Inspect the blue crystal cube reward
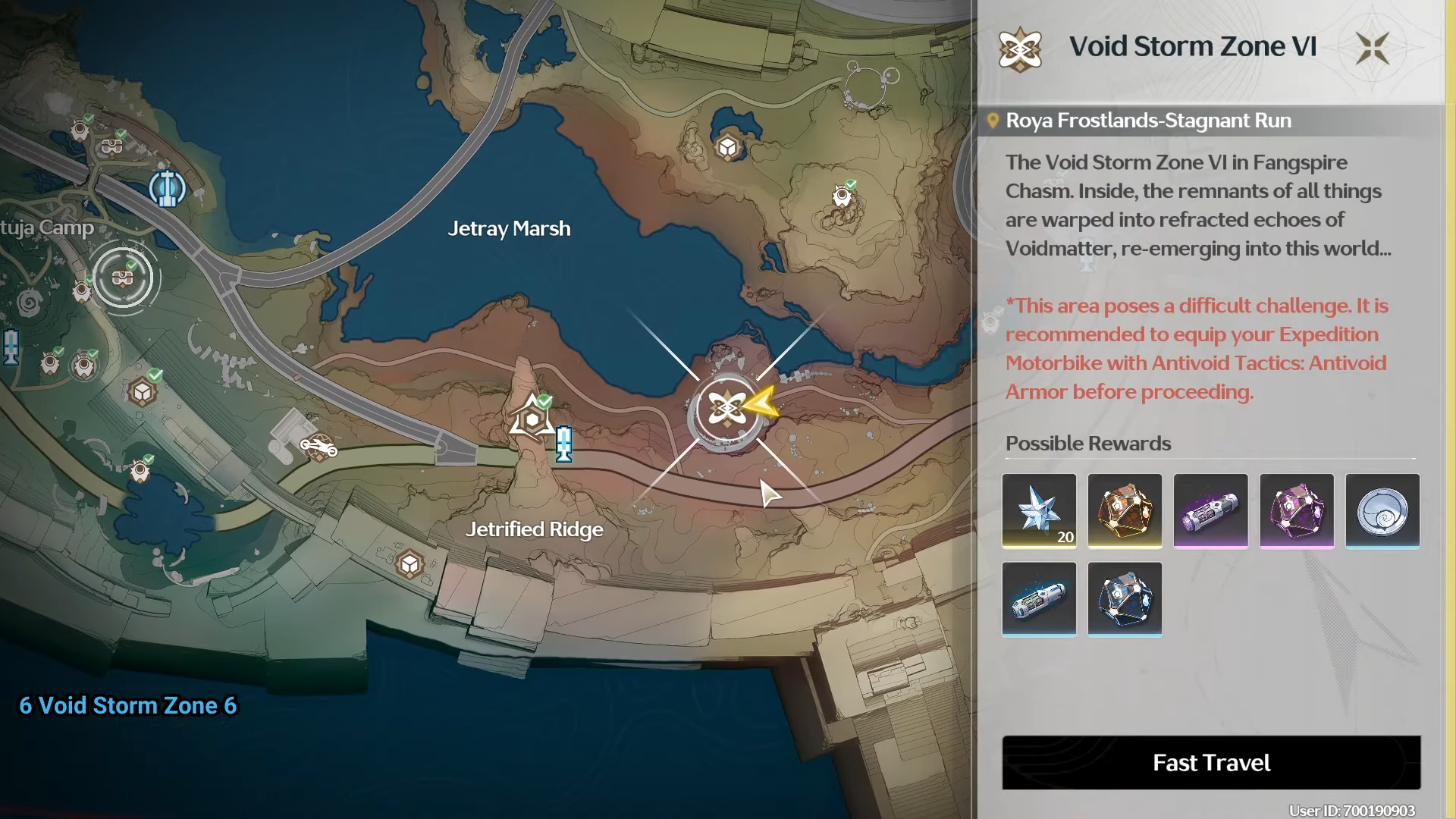Viewport: 1456px width, 819px height. [x=1125, y=598]
